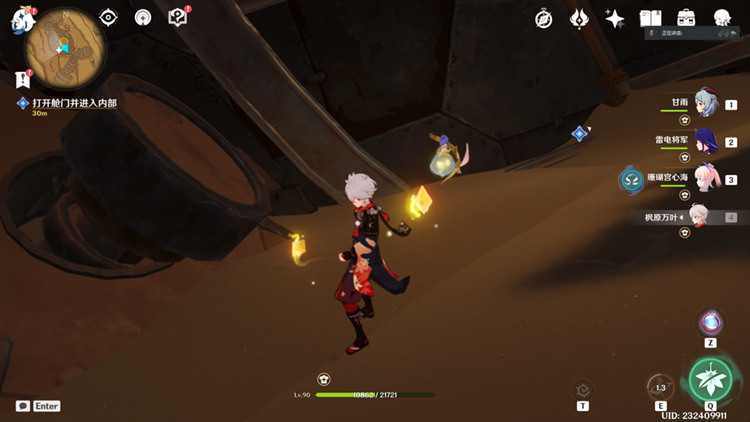This screenshot has width=750, height=422.
Task: Open the Wish four-point star icon
Action: (x=615, y=19)
